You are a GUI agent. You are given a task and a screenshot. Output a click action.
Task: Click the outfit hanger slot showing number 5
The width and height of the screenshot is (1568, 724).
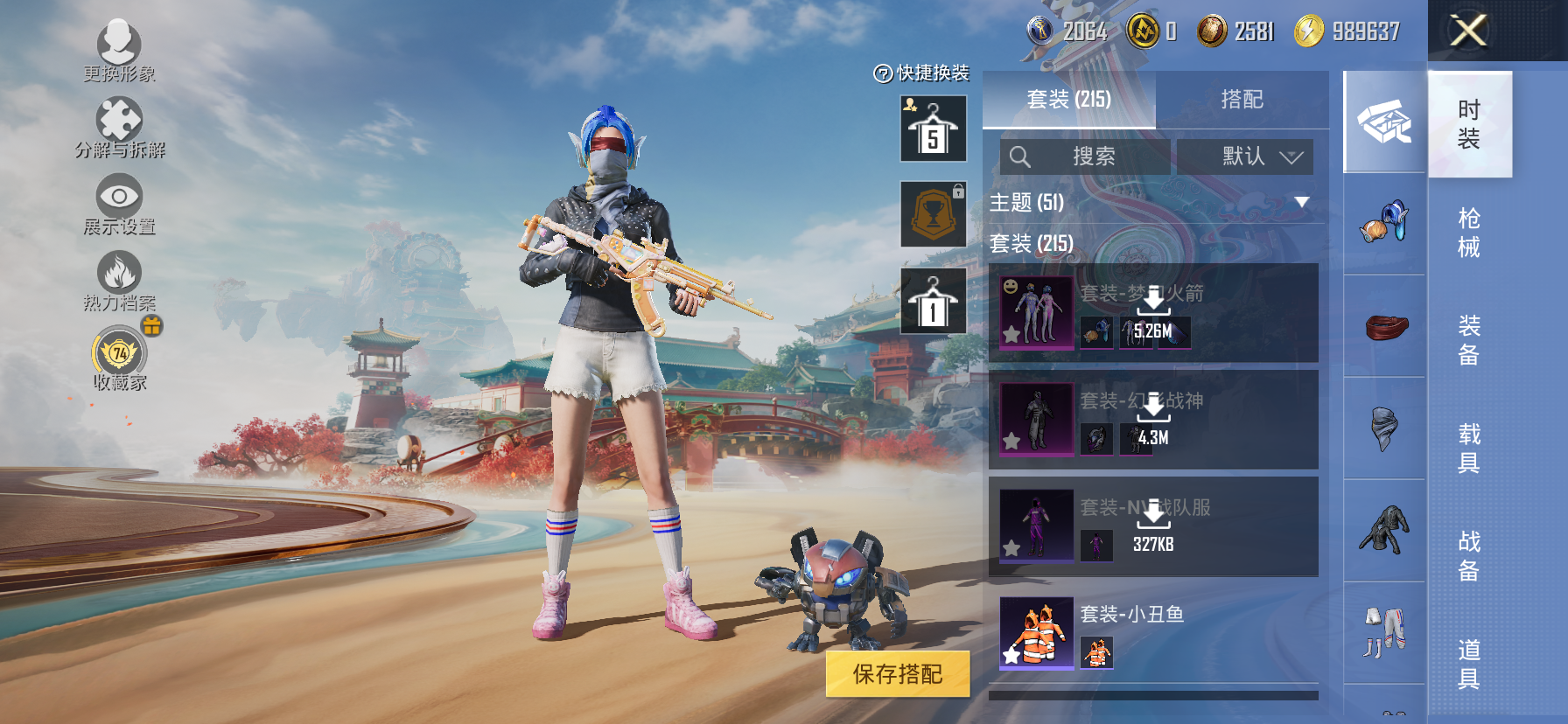[932, 129]
